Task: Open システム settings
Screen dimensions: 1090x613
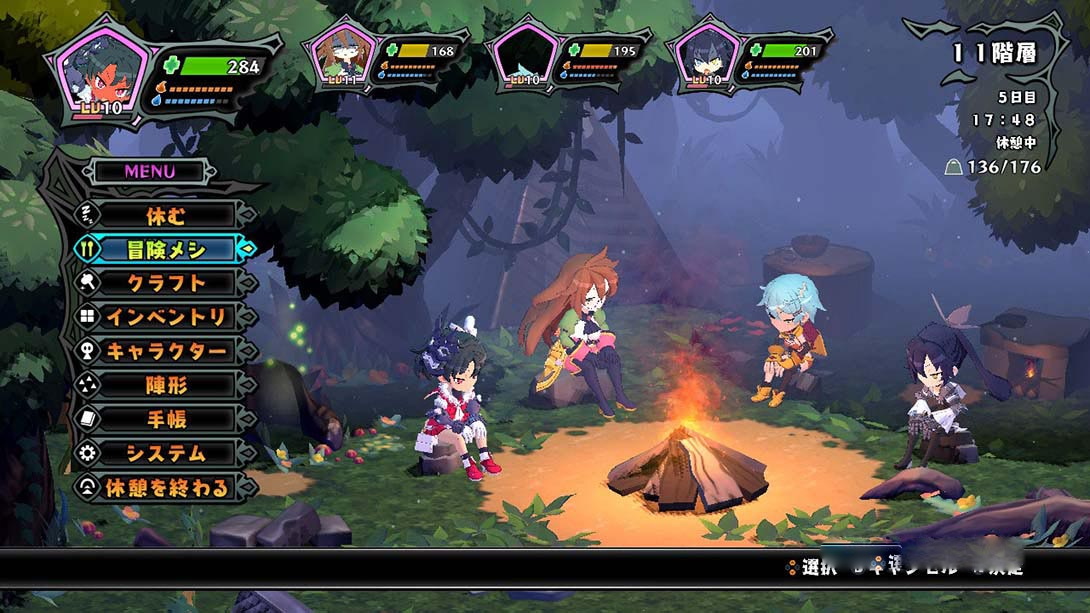Action: coord(165,453)
